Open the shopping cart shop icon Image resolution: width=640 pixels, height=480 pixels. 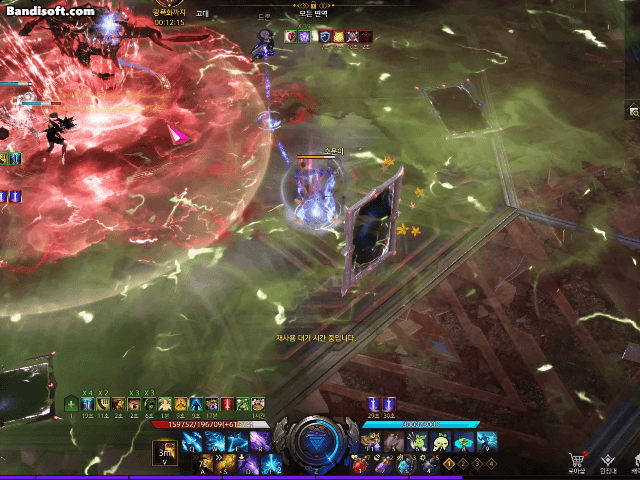pyautogui.click(x=576, y=459)
